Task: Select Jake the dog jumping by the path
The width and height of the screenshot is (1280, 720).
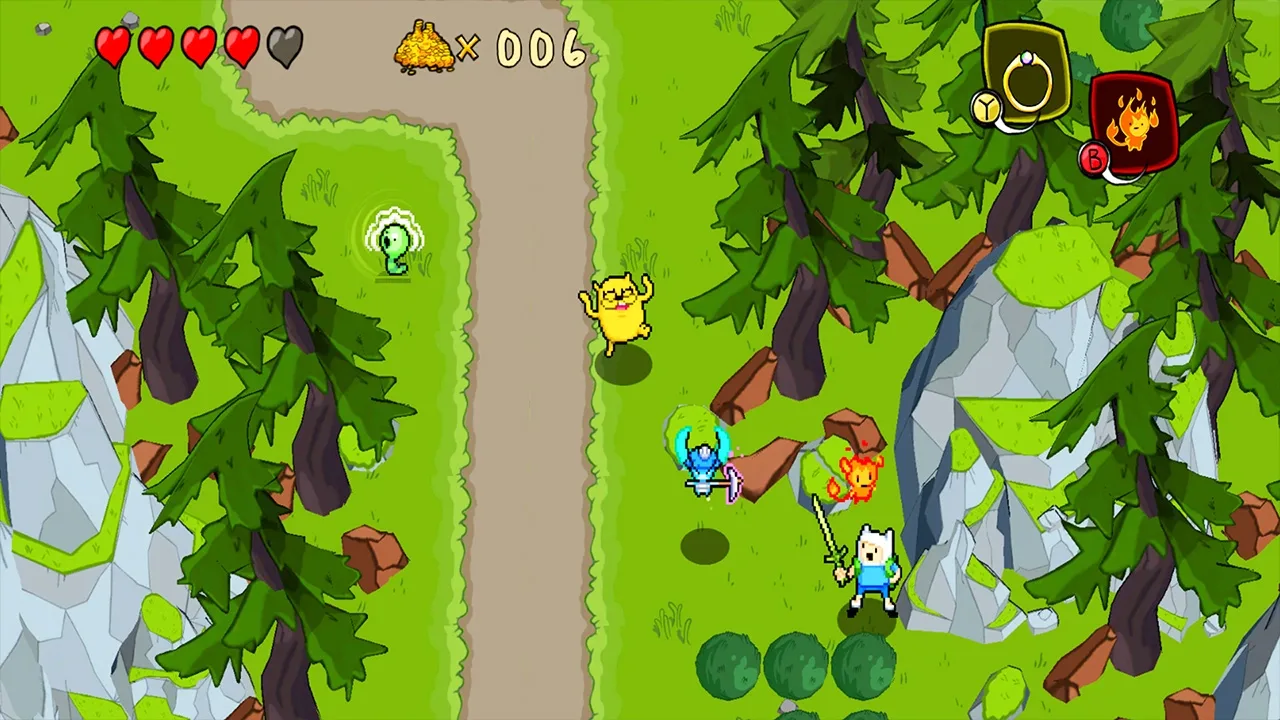Action: [618, 310]
